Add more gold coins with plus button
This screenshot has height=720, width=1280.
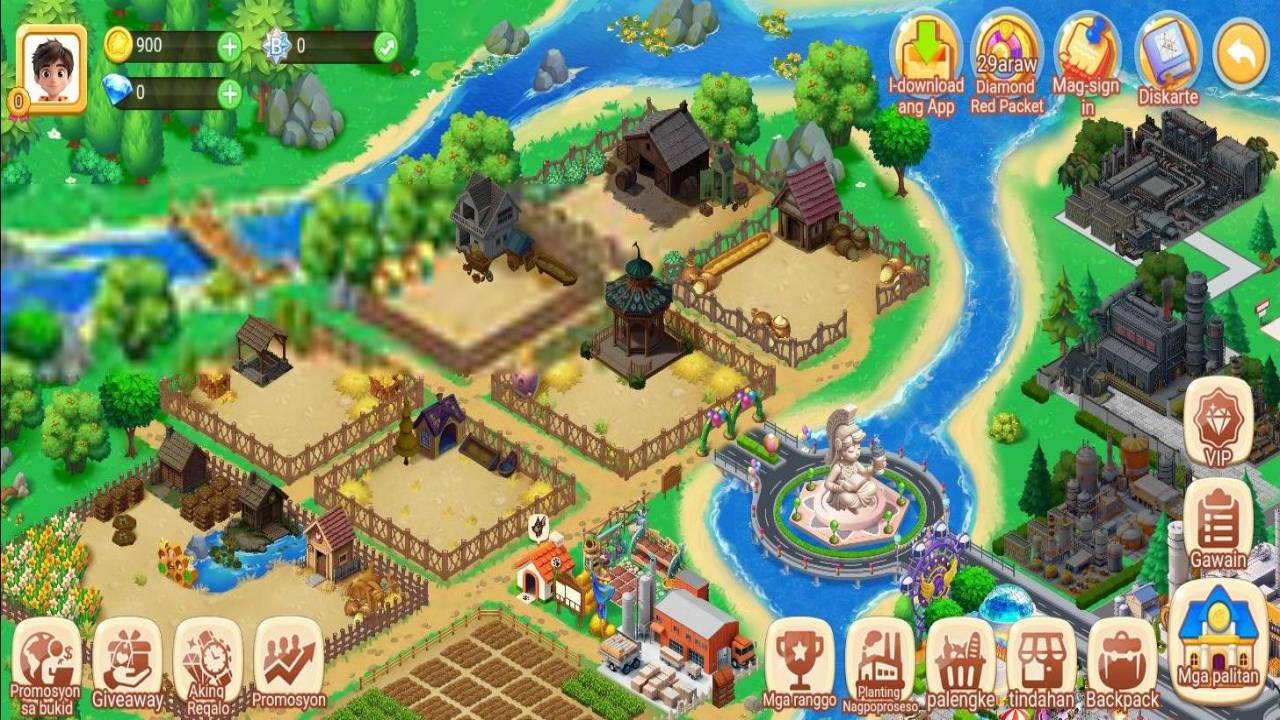pos(229,46)
